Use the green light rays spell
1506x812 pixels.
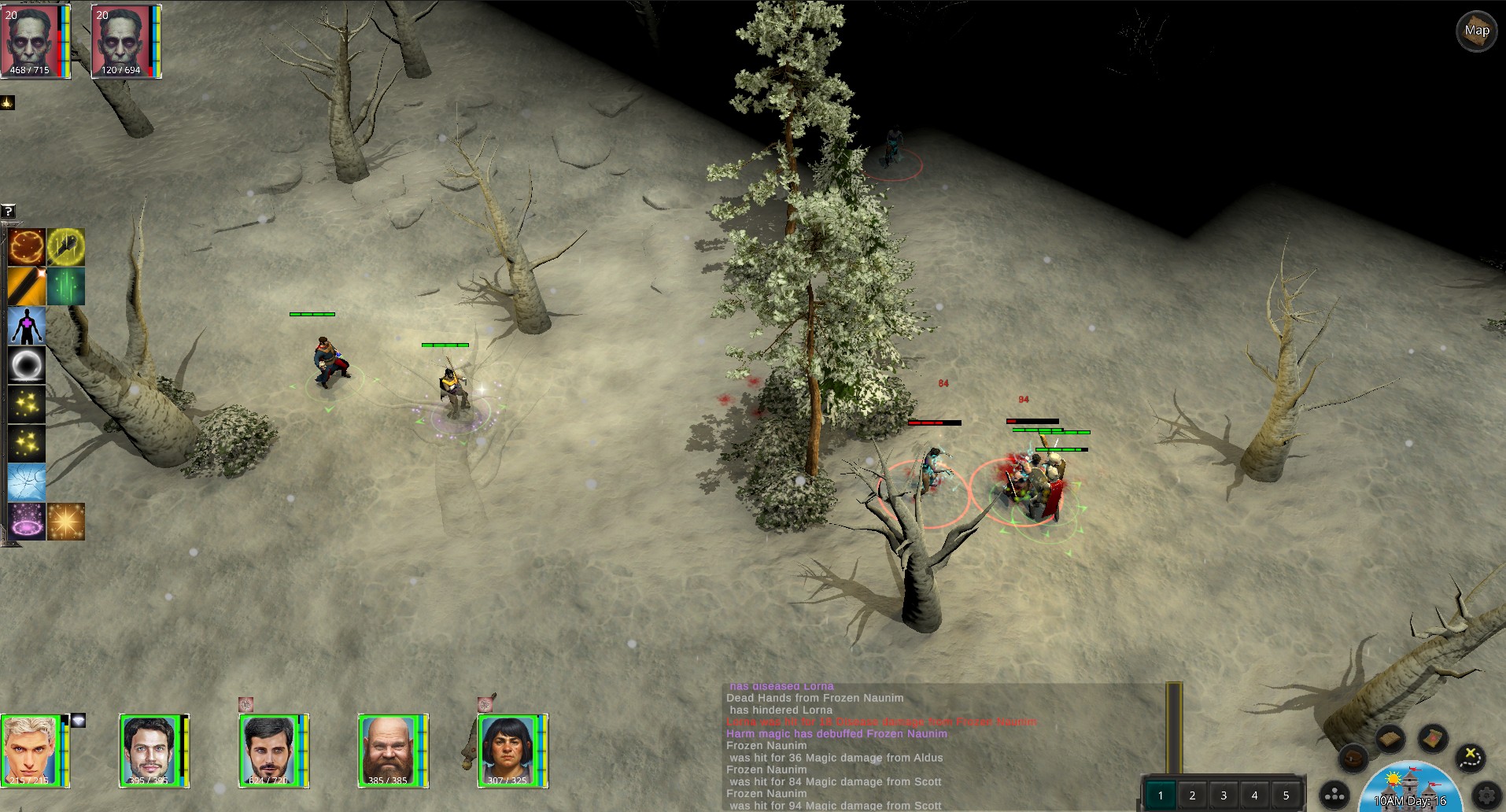(x=65, y=286)
